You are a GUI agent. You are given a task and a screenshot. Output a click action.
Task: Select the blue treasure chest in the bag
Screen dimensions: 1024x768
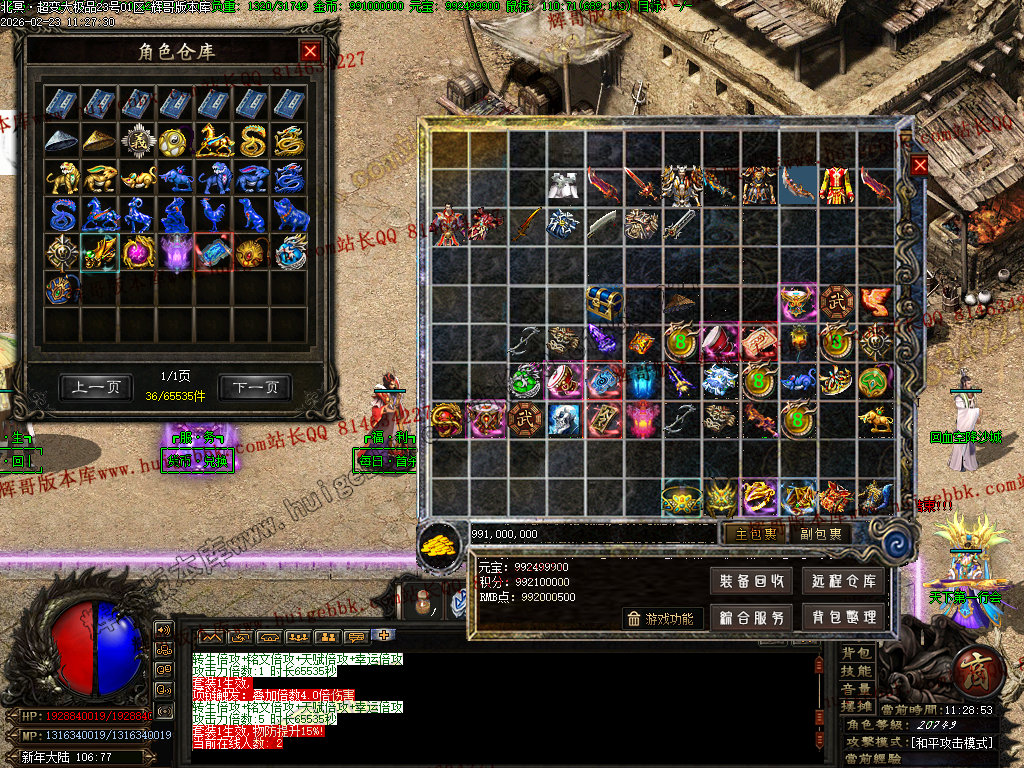pos(603,302)
